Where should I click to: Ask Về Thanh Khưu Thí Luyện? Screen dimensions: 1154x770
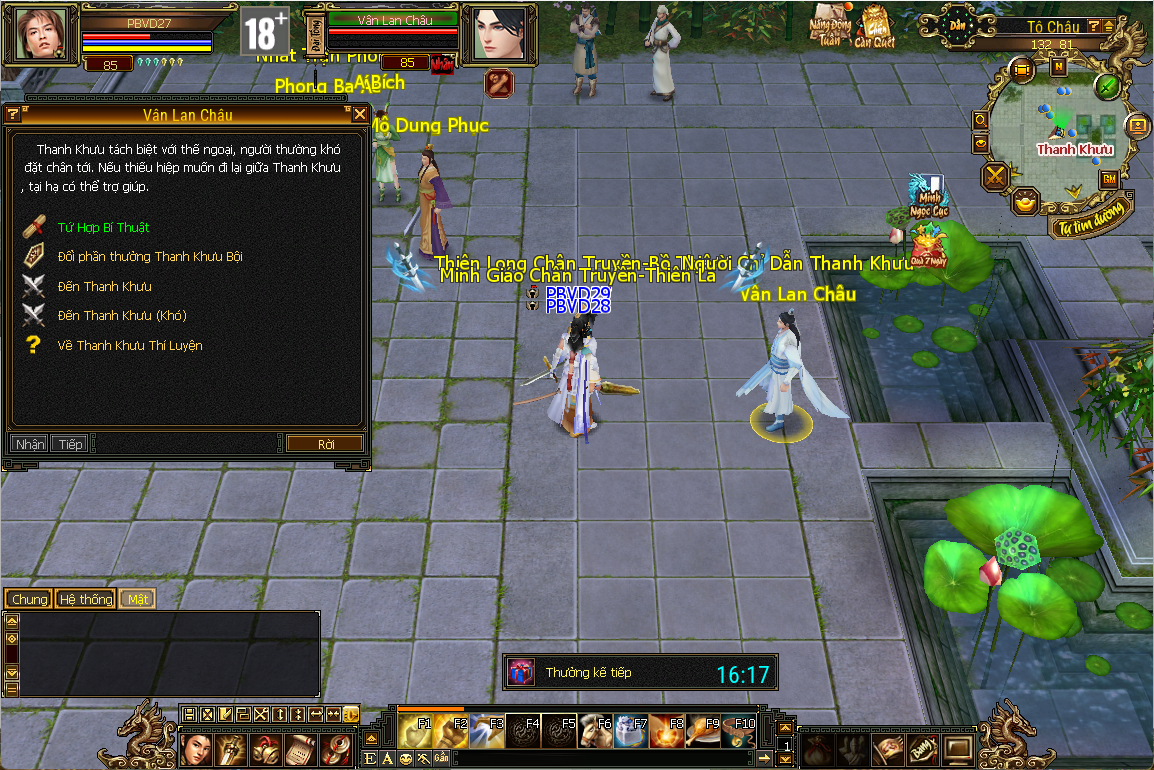coord(130,346)
